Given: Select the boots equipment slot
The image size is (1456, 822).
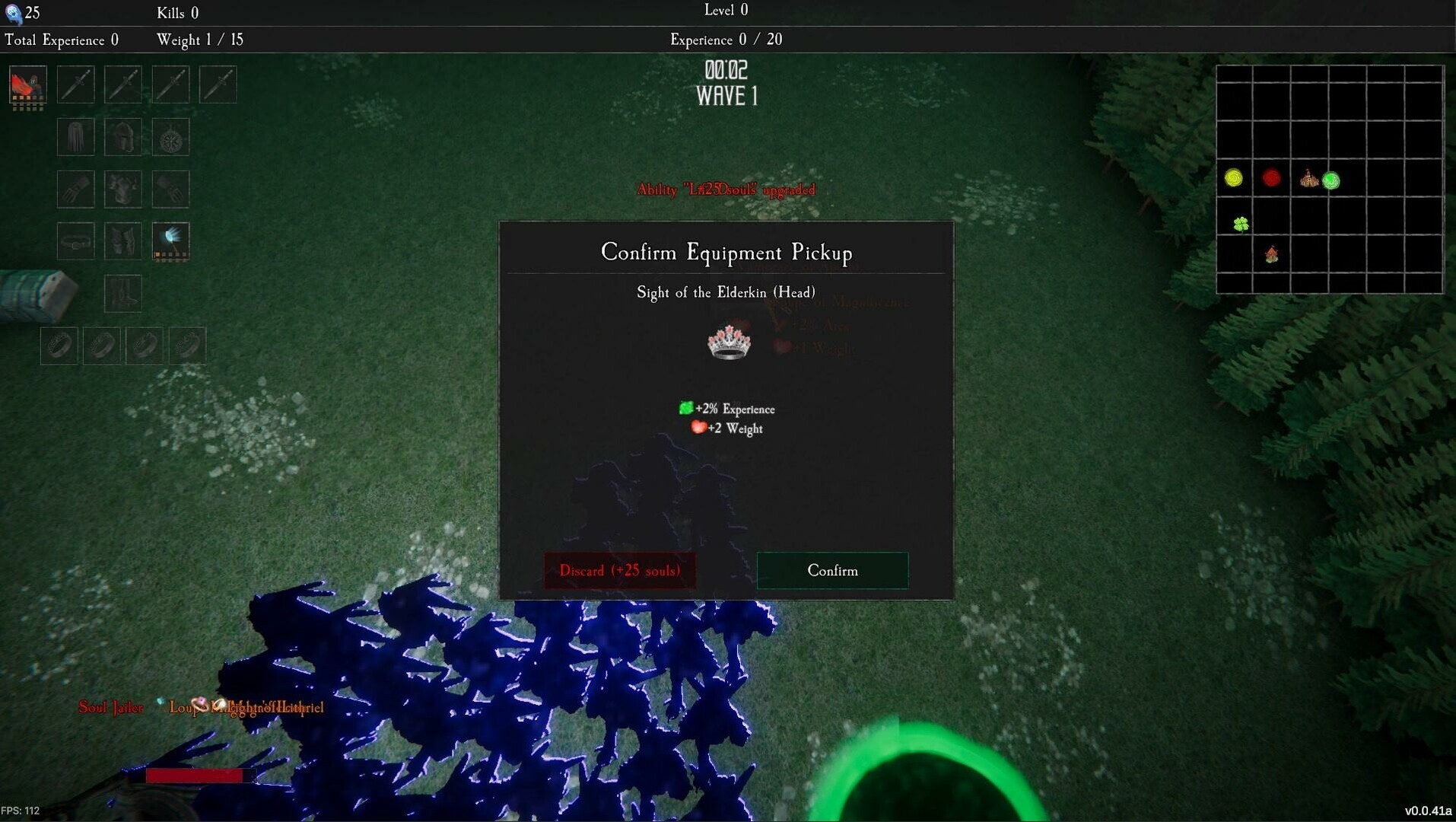Looking at the screenshot, I should 123,293.
